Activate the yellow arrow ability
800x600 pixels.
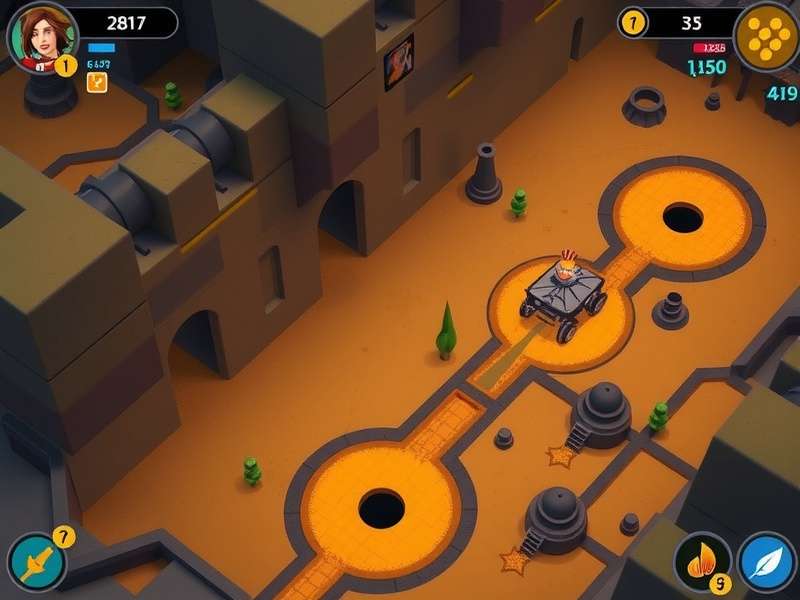click(37, 562)
